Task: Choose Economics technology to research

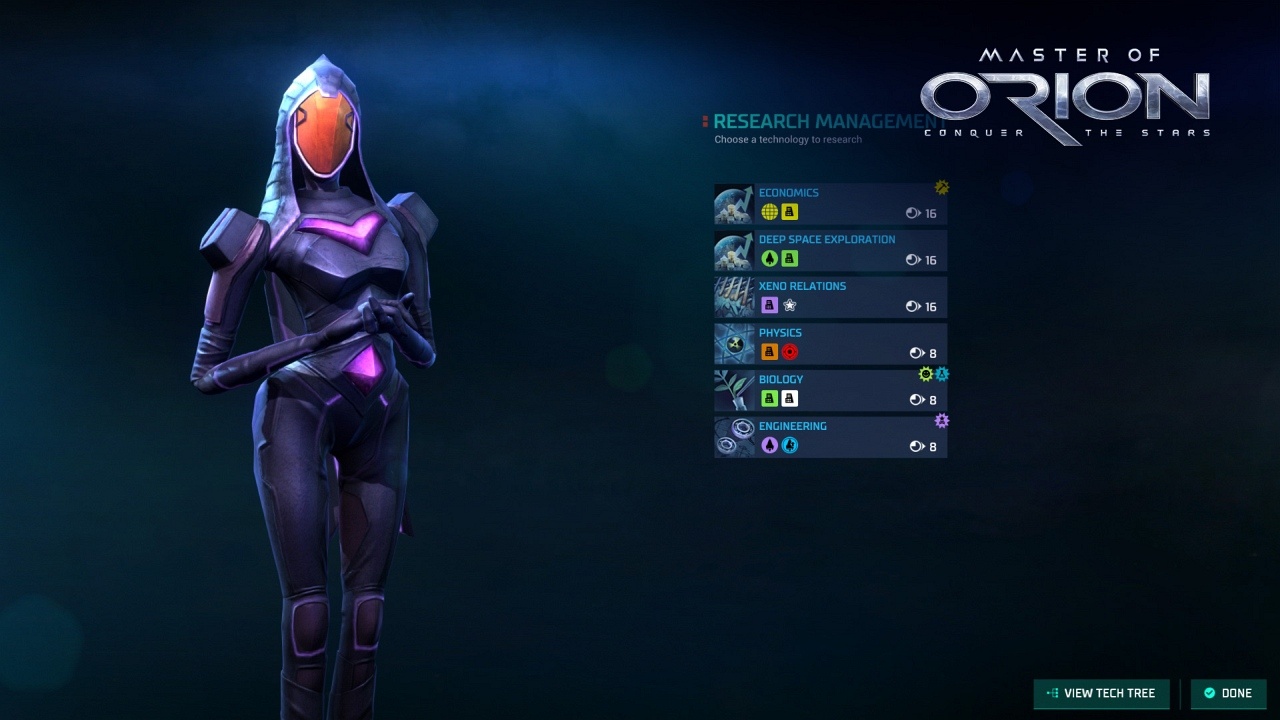Action: 830,203
